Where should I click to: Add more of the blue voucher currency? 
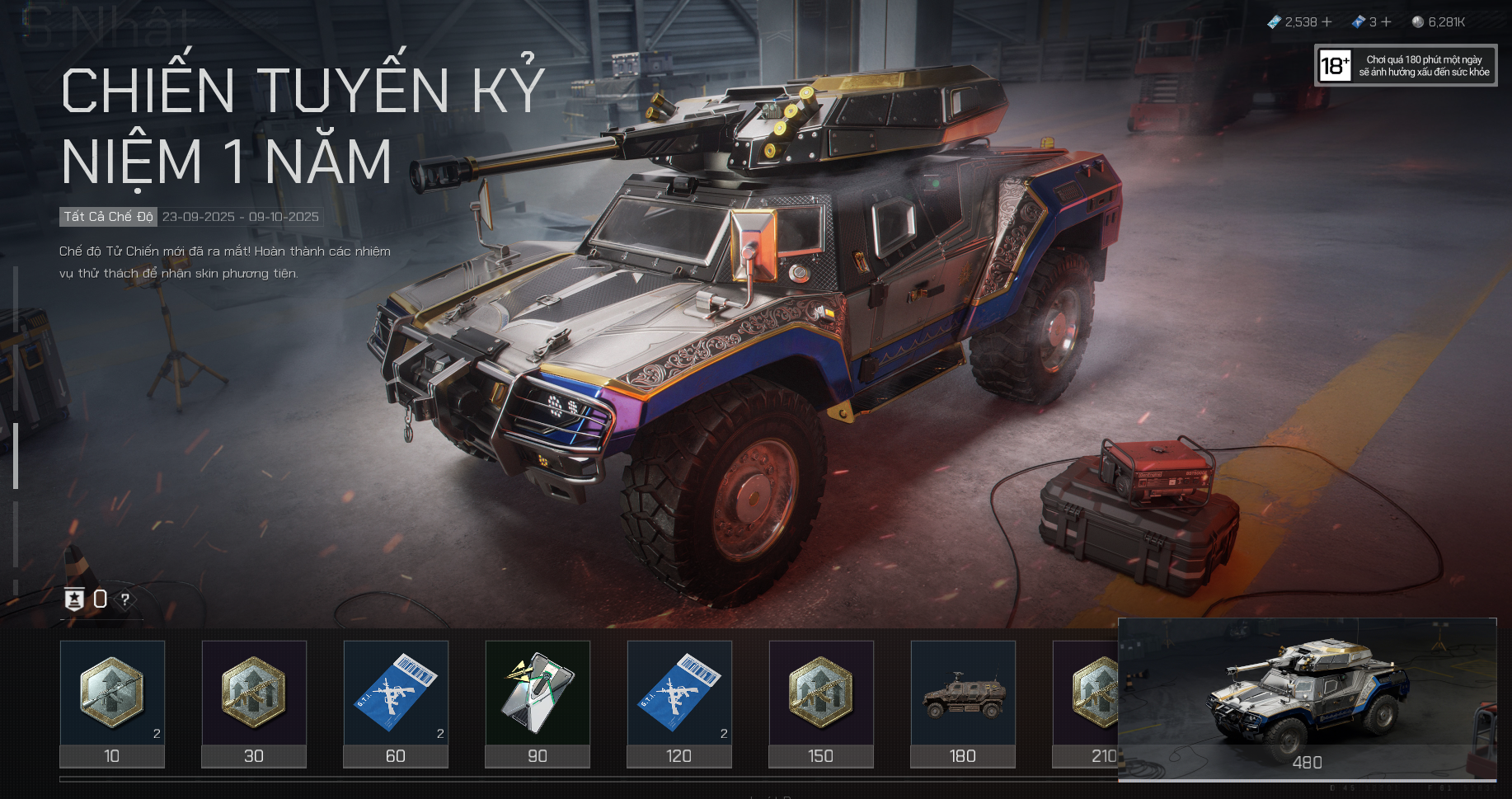coord(1387,22)
